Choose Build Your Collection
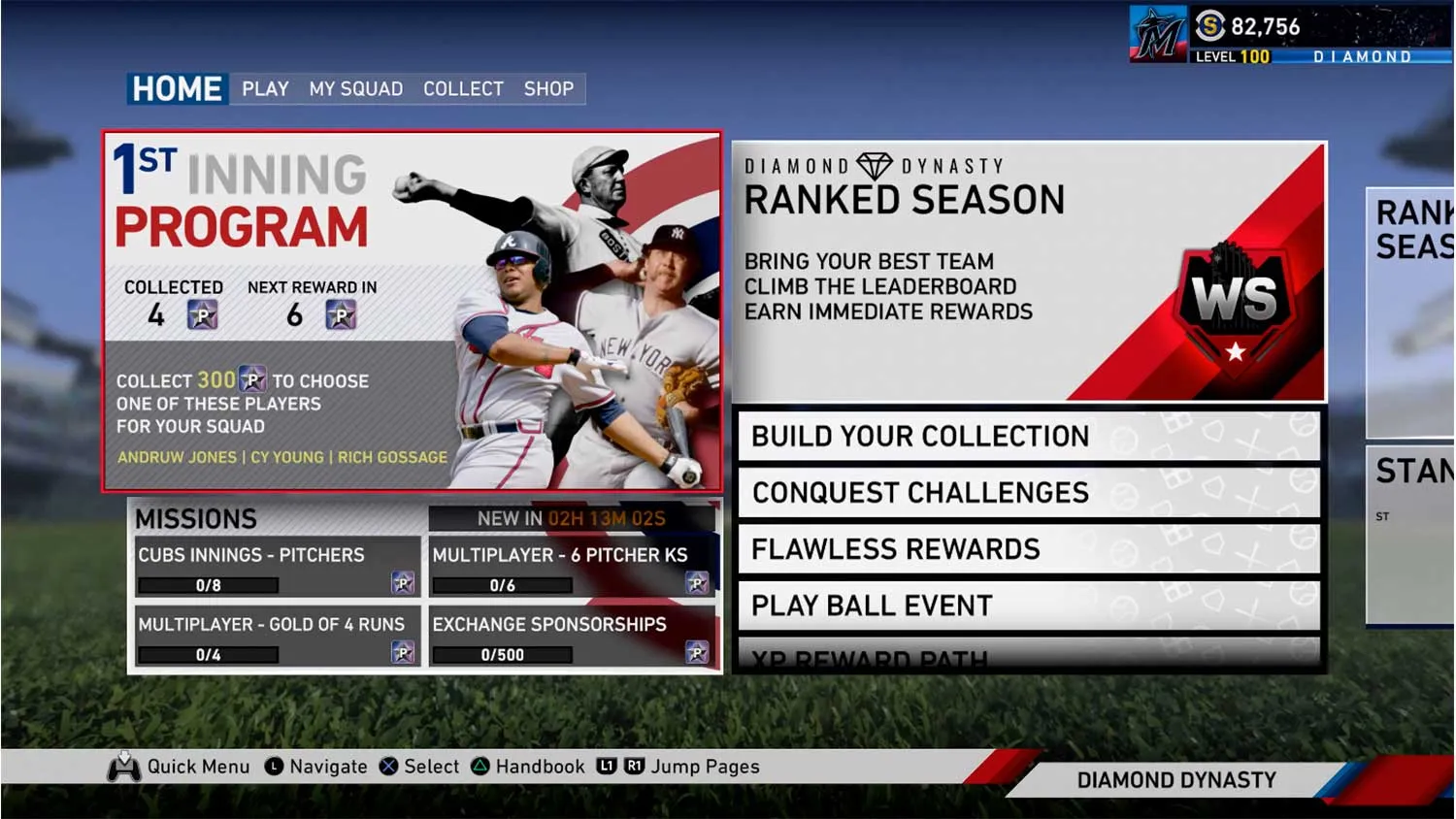Screen dimensions: 1456x819 click(x=1028, y=437)
